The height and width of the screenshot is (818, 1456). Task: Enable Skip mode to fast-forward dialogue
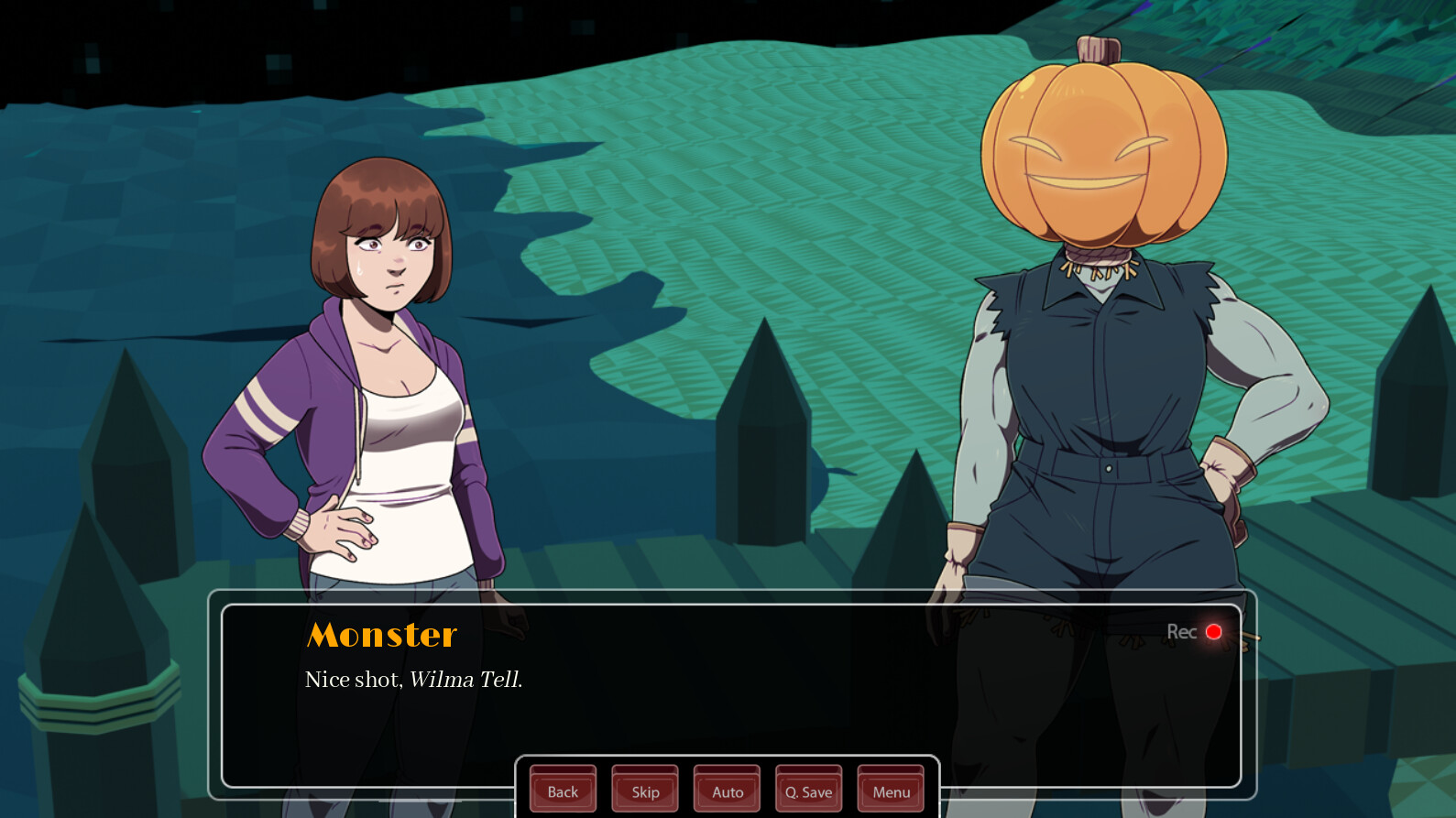pos(644,790)
